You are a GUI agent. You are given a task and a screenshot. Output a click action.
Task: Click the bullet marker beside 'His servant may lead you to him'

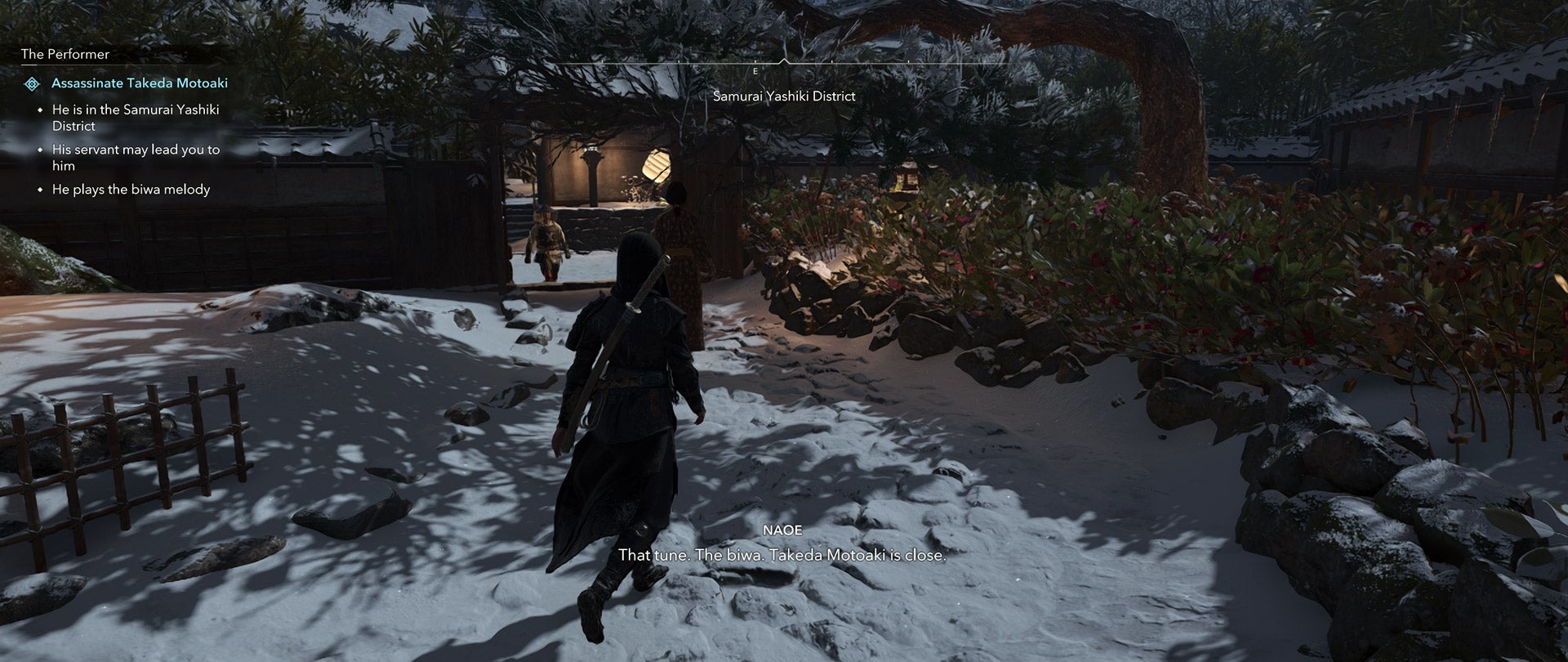pyautogui.click(x=39, y=150)
